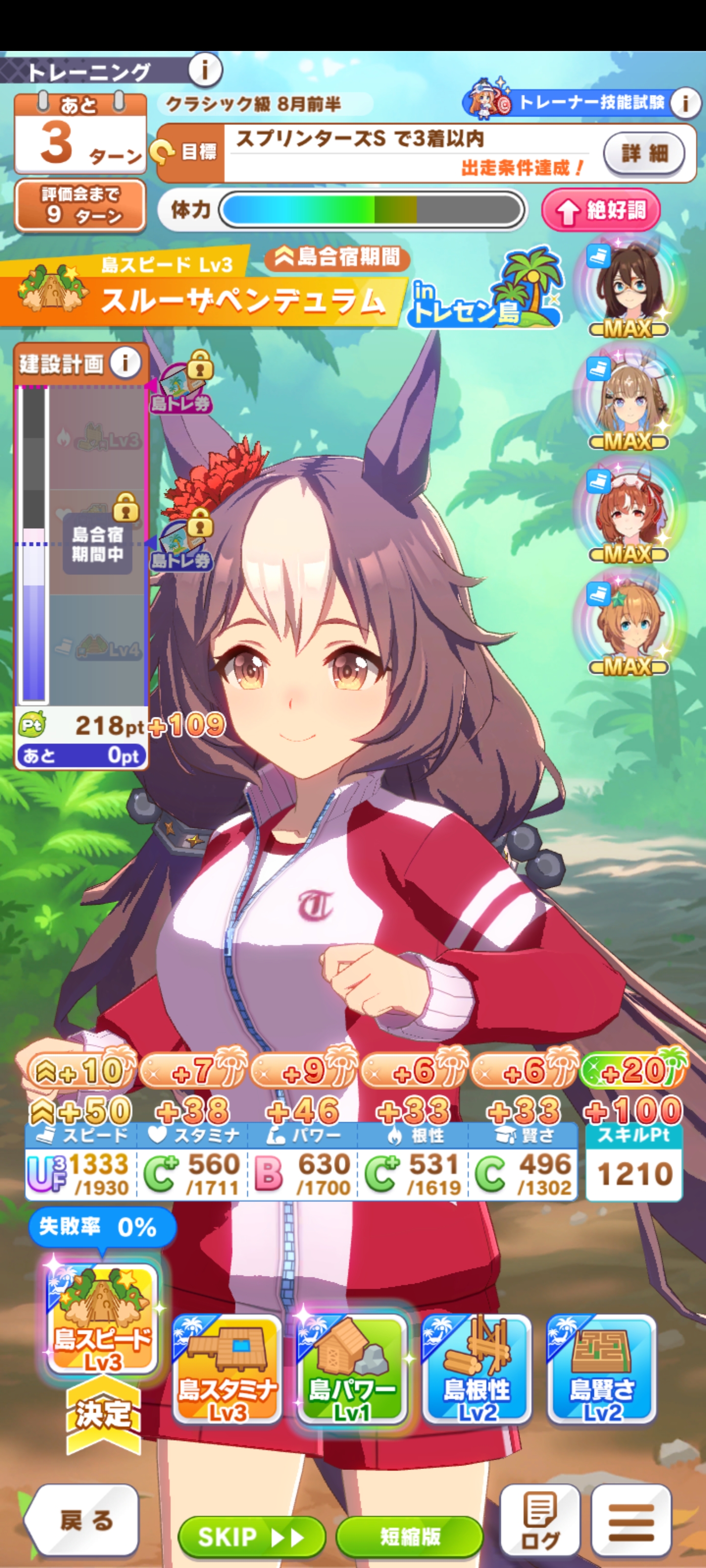Show the トレーニング info icon

(x=204, y=71)
